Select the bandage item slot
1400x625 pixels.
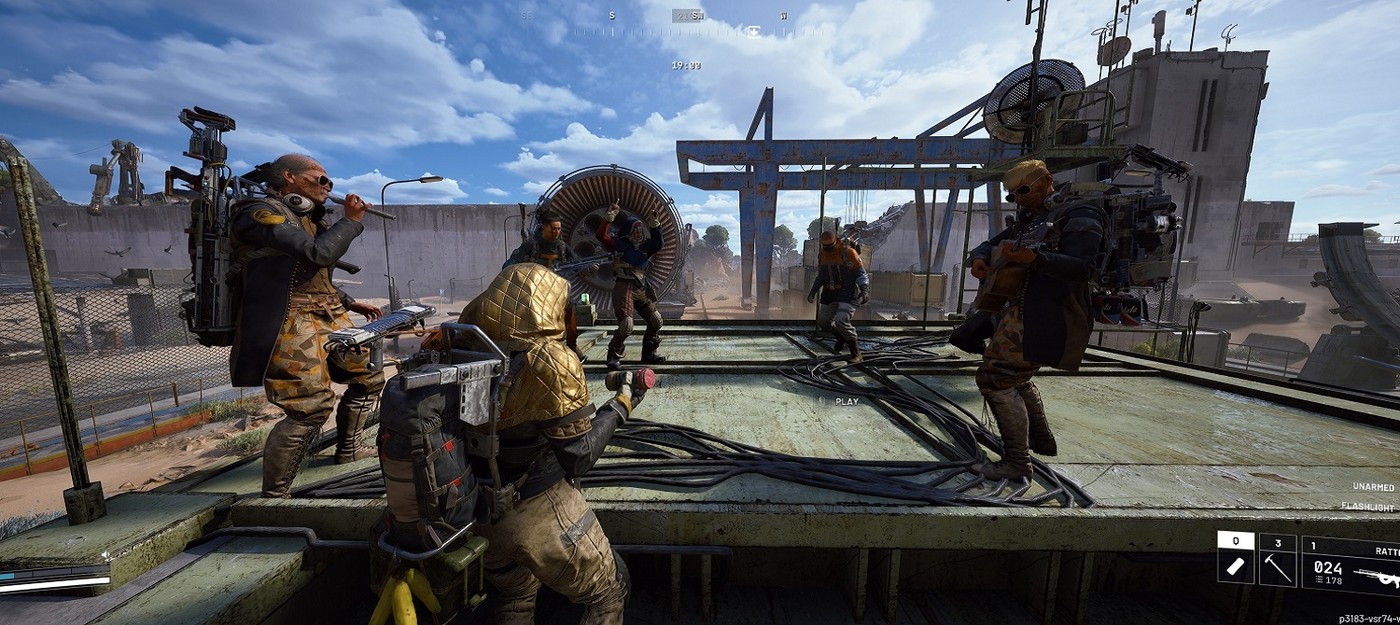pos(1235,557)
